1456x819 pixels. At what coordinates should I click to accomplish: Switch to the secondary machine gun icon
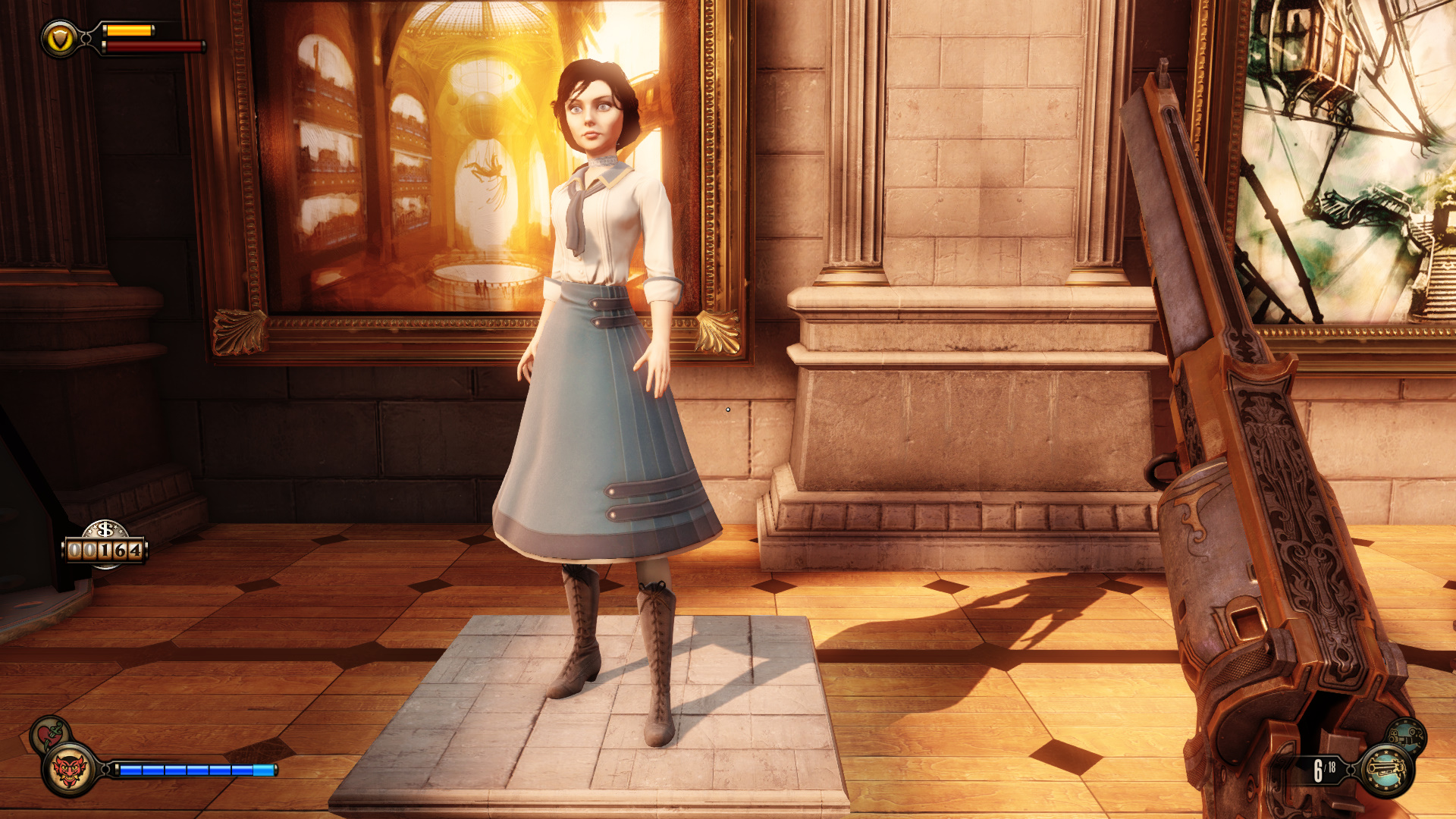pos(1407,736)
